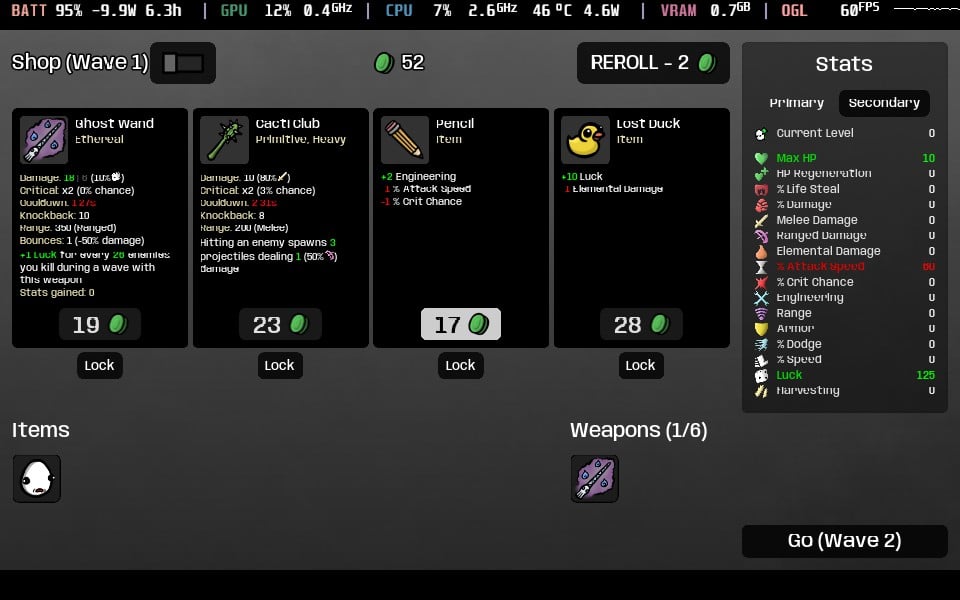This screenshot has height=600, width=960.
Task: Inspect the Cacti Club card icon
Action: [x=224, y=140]
